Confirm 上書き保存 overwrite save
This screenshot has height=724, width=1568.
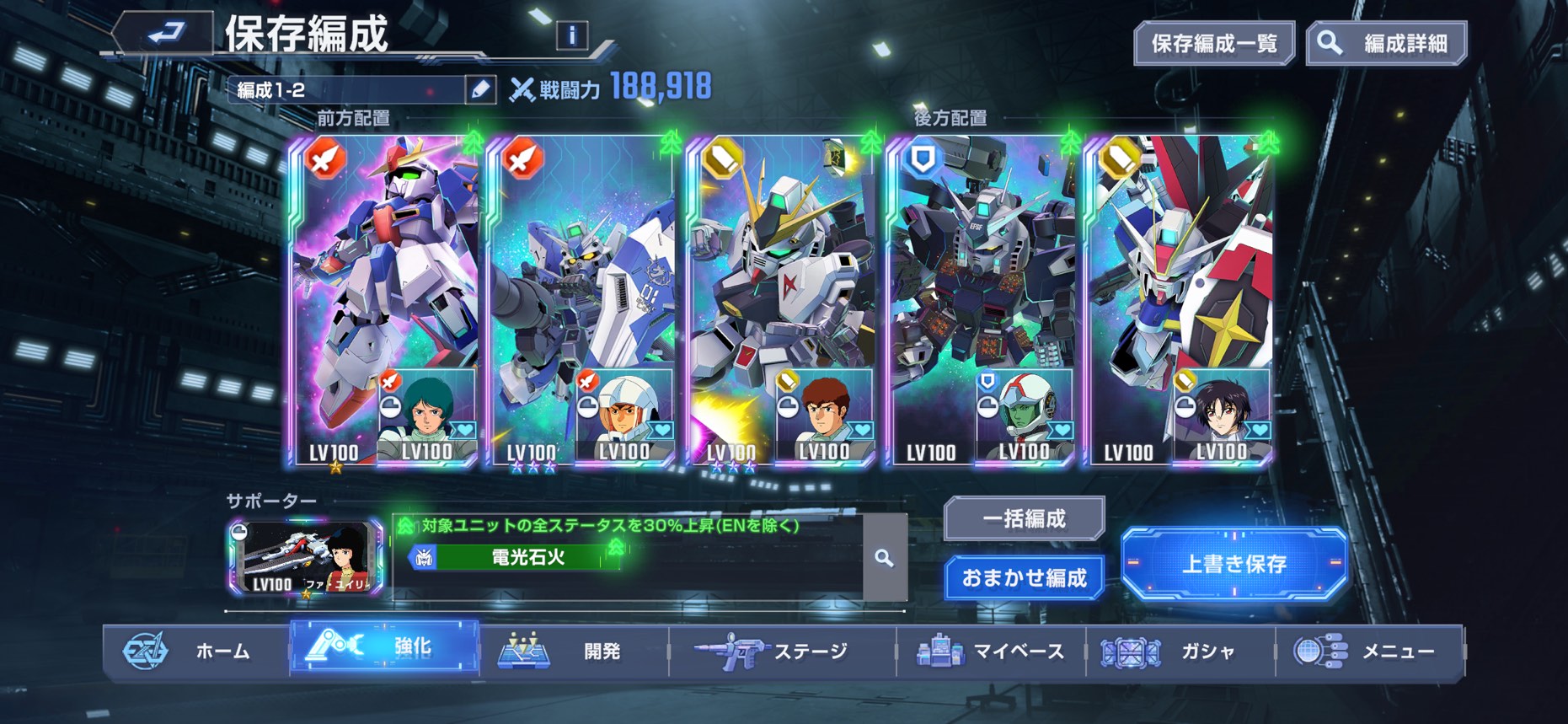click(x=1234, y=563)
